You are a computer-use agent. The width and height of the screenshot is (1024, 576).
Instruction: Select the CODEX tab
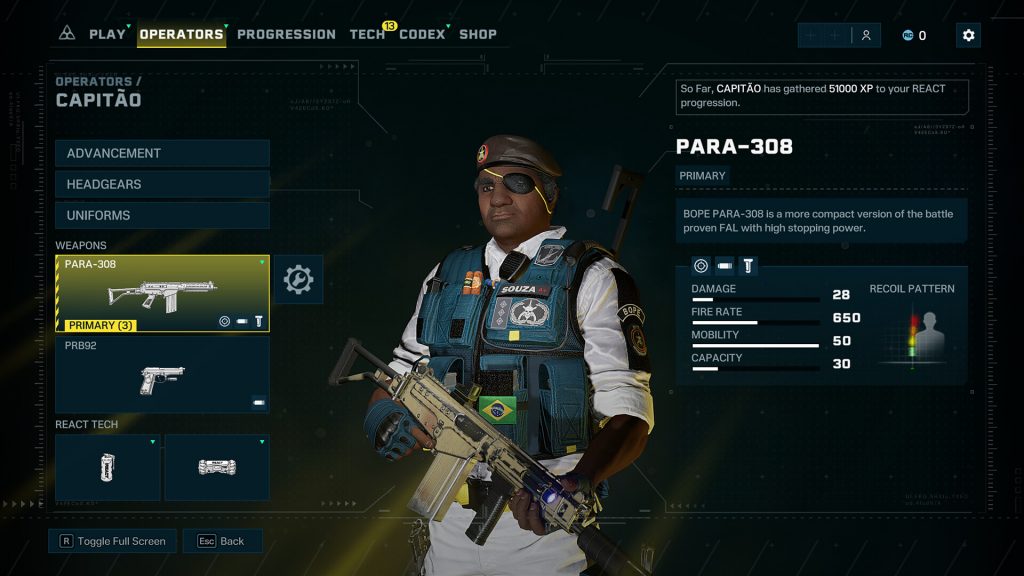tap(422, 34)
